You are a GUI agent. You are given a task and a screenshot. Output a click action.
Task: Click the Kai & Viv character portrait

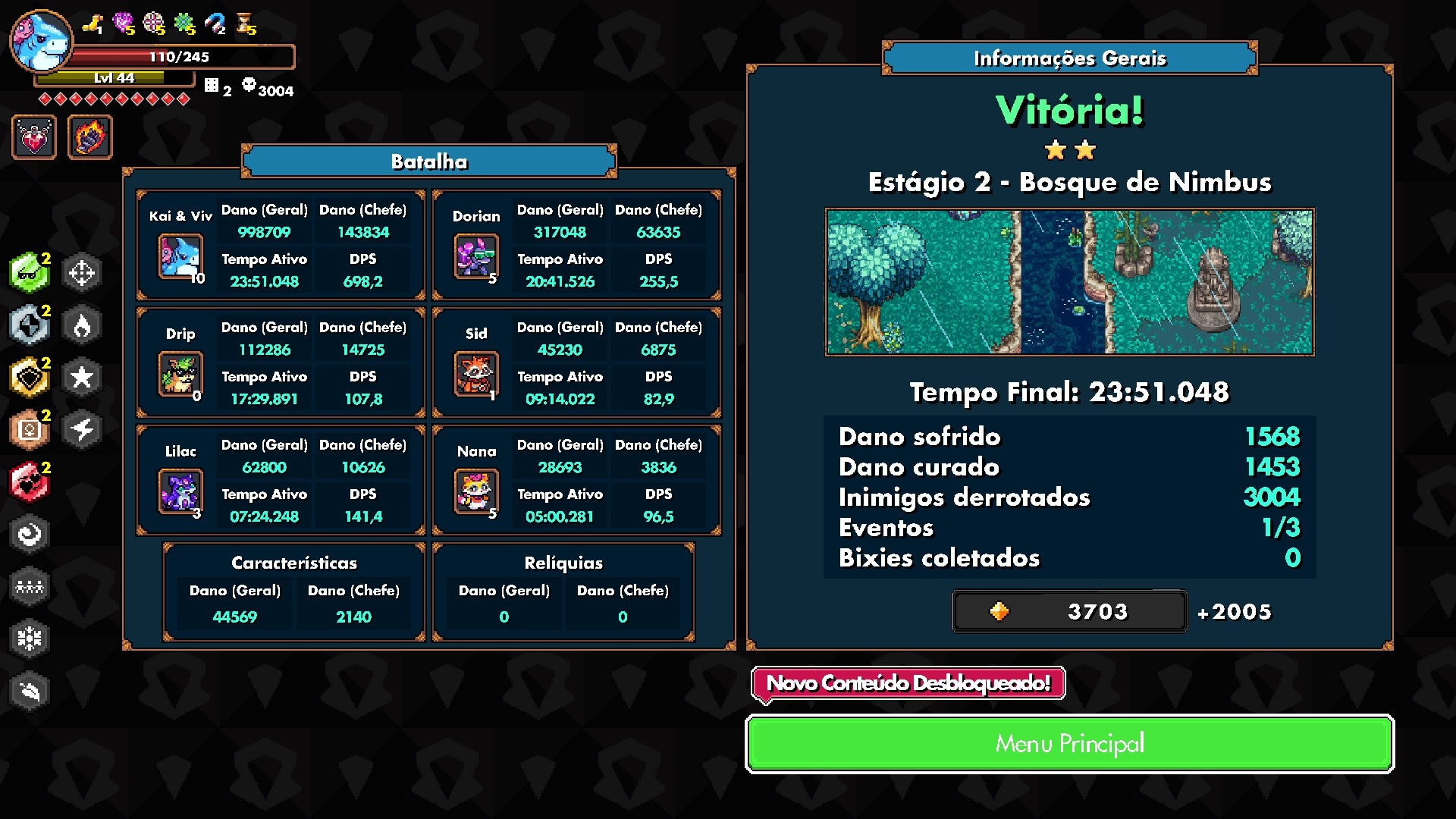coord(180,256)
